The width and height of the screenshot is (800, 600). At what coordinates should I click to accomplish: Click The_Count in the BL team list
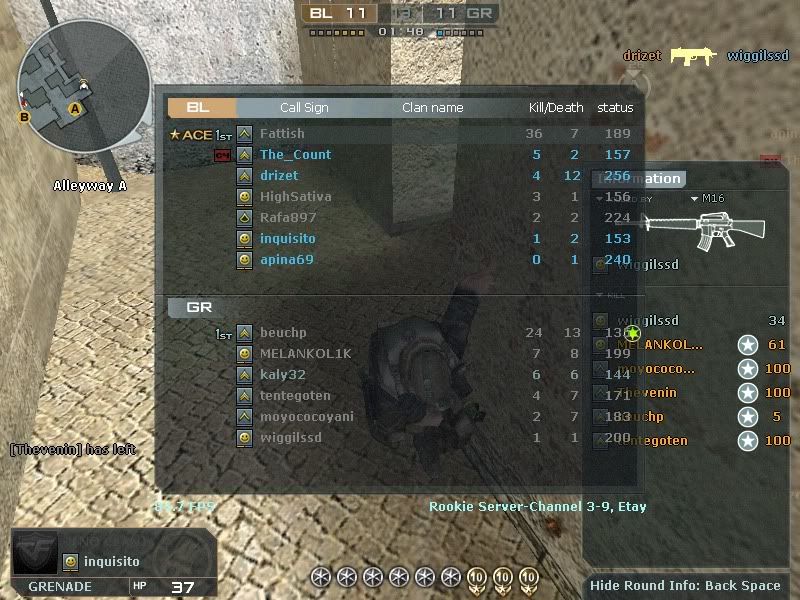pyautogui.click(x=295, y=155)
